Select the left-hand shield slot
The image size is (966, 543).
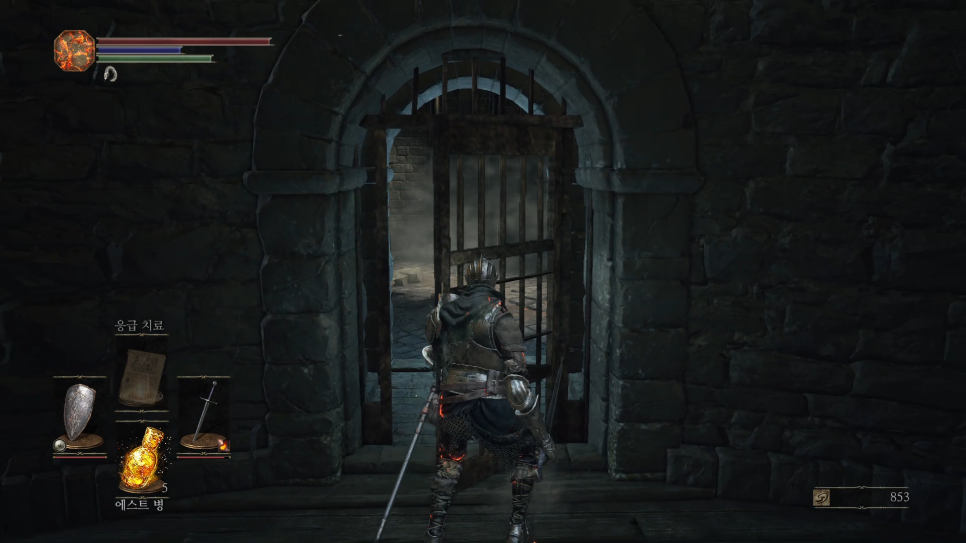tap(80, 416)
